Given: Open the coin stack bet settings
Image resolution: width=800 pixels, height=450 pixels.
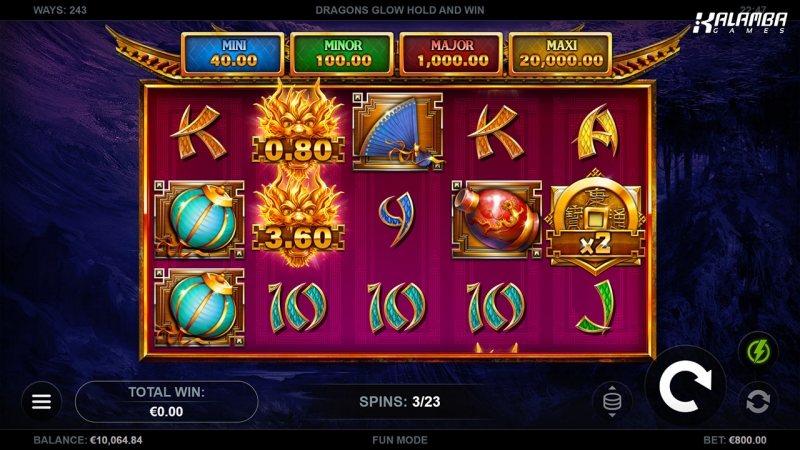Looking at the screenshot, I should pos(612,402).
